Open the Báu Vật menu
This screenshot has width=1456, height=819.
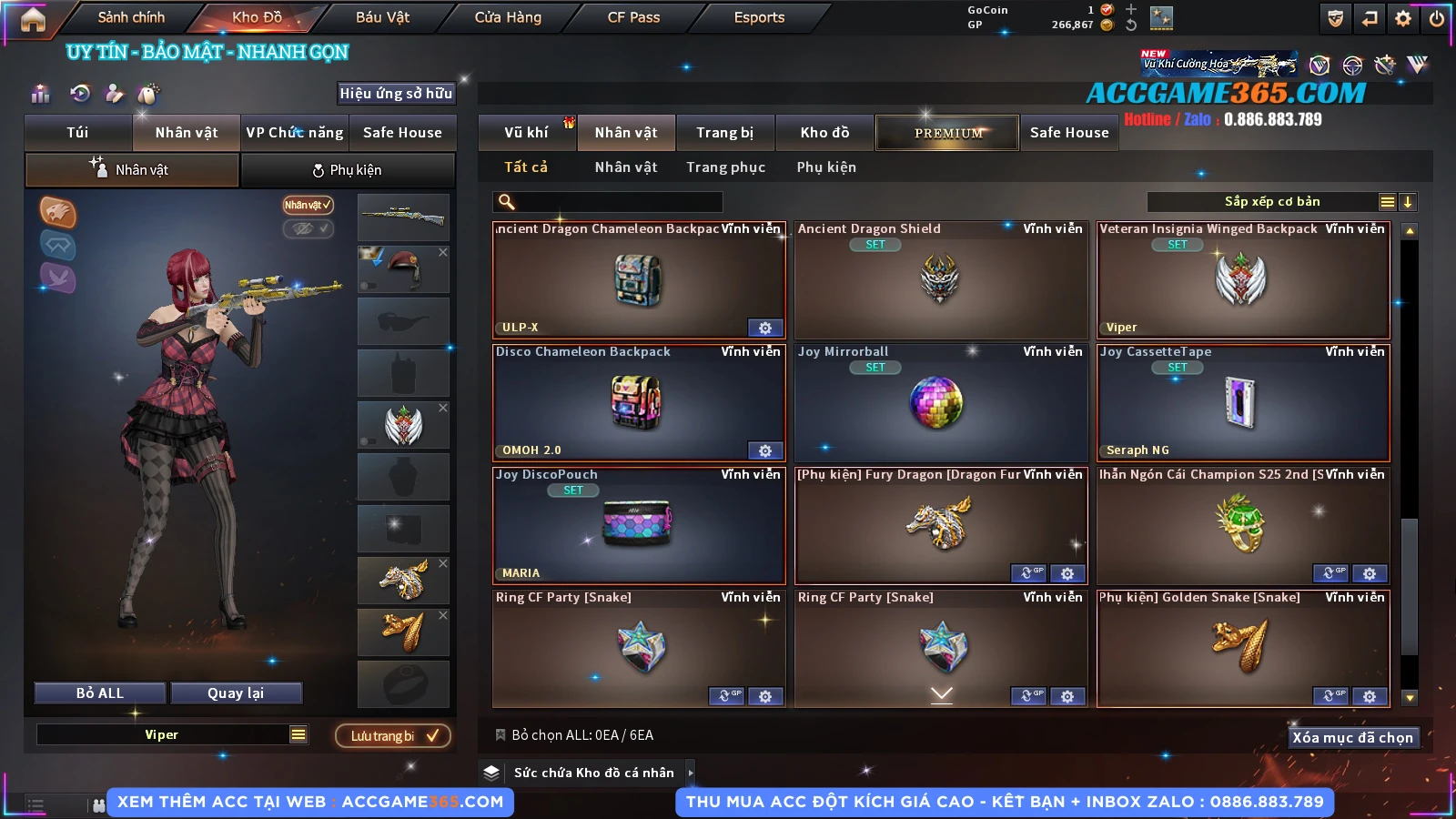[382, 17]
